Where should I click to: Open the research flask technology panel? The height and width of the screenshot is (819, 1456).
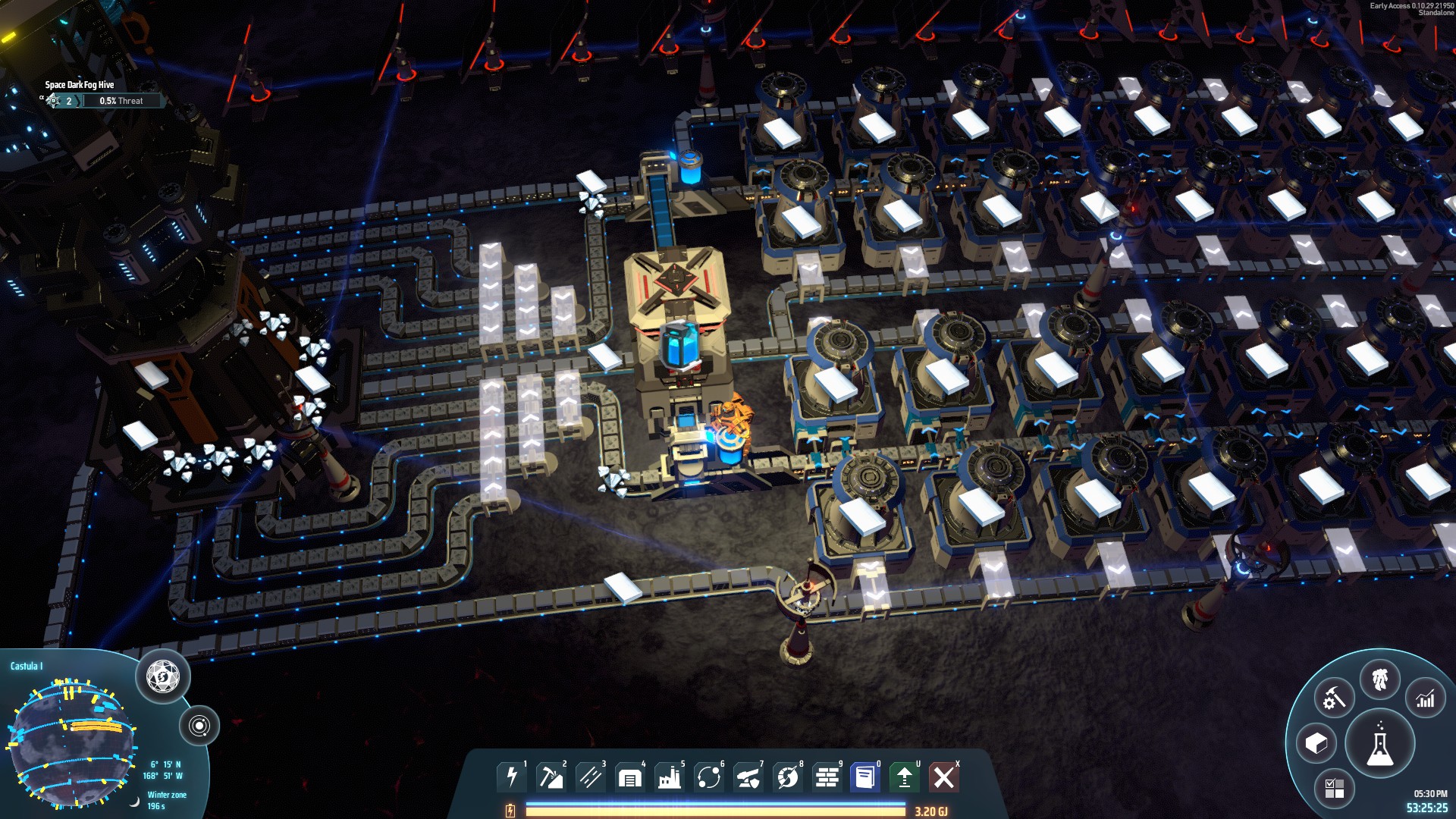tap(1379, 744)
